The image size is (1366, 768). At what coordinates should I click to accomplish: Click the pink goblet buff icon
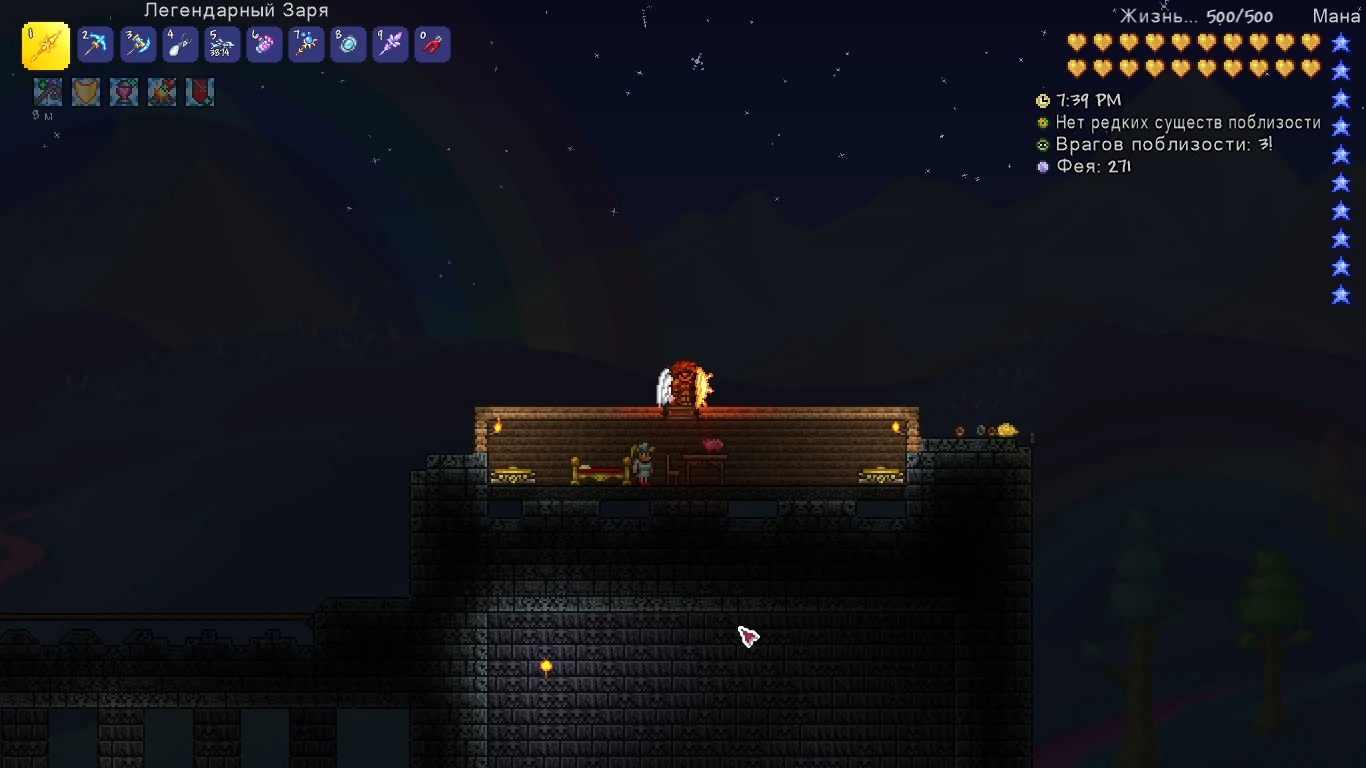(x=124, y=92)
